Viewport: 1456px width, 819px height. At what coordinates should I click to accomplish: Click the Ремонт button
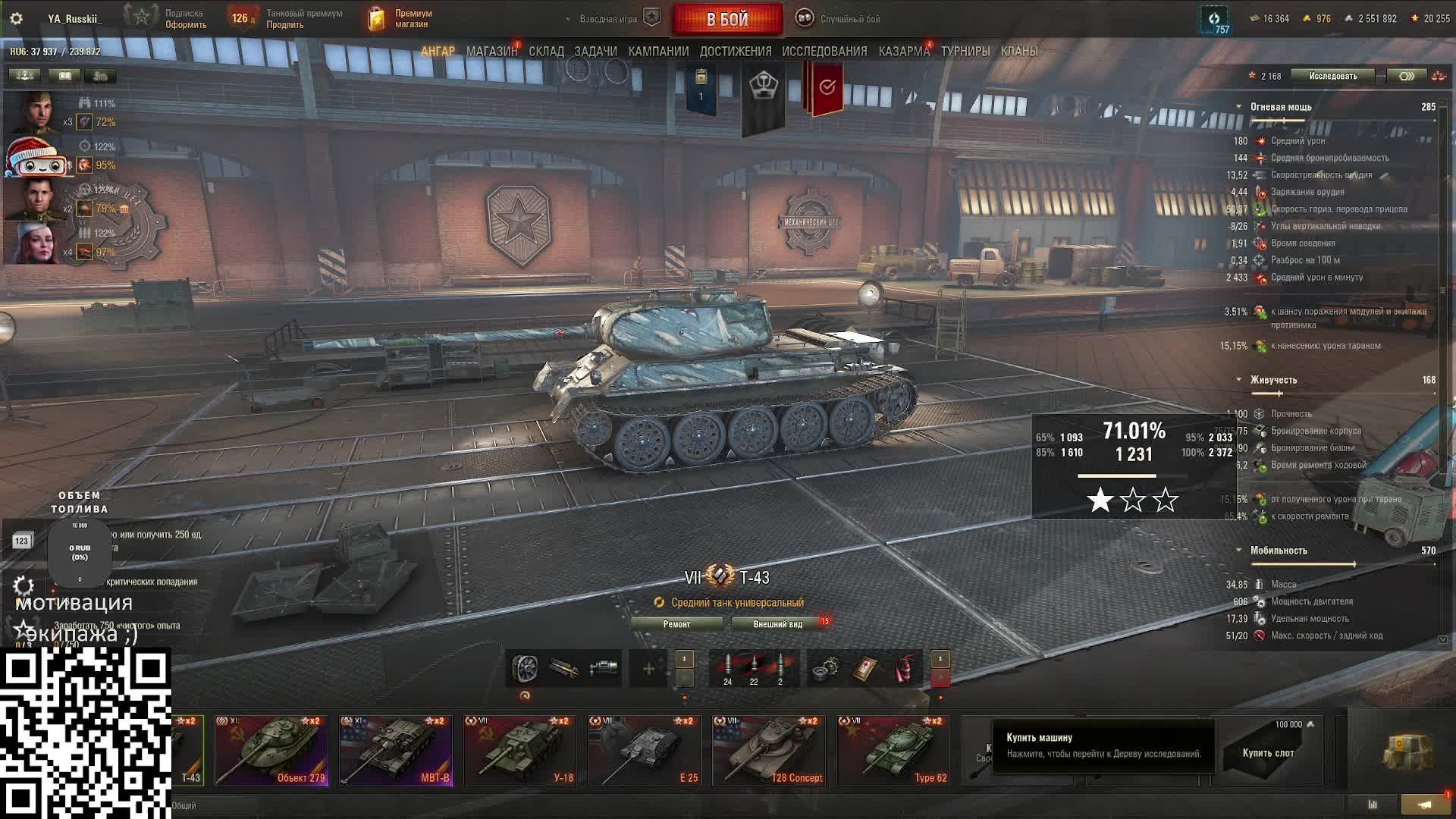click(x=676, y=624)
